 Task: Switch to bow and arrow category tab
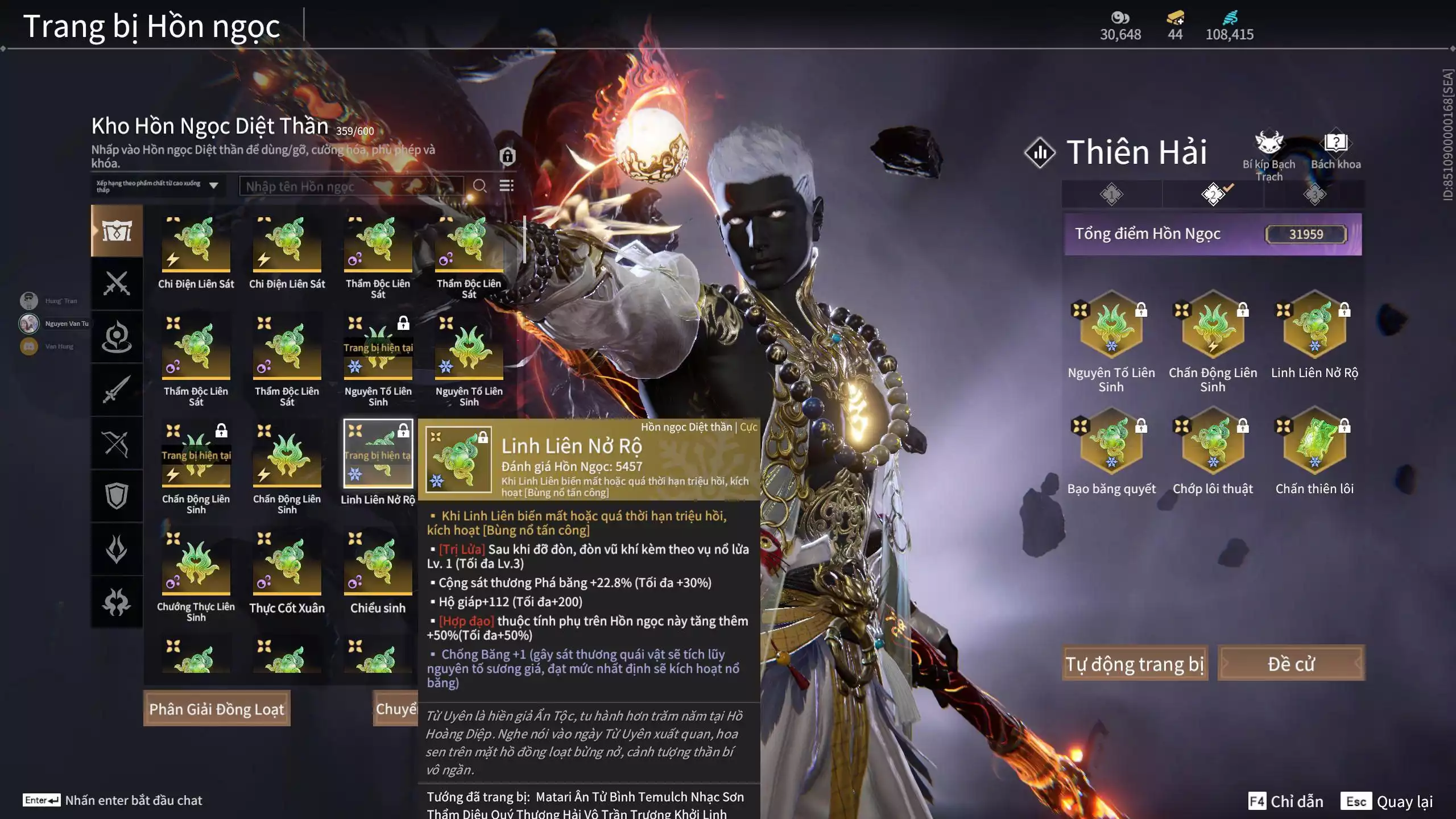pos(117,444)
